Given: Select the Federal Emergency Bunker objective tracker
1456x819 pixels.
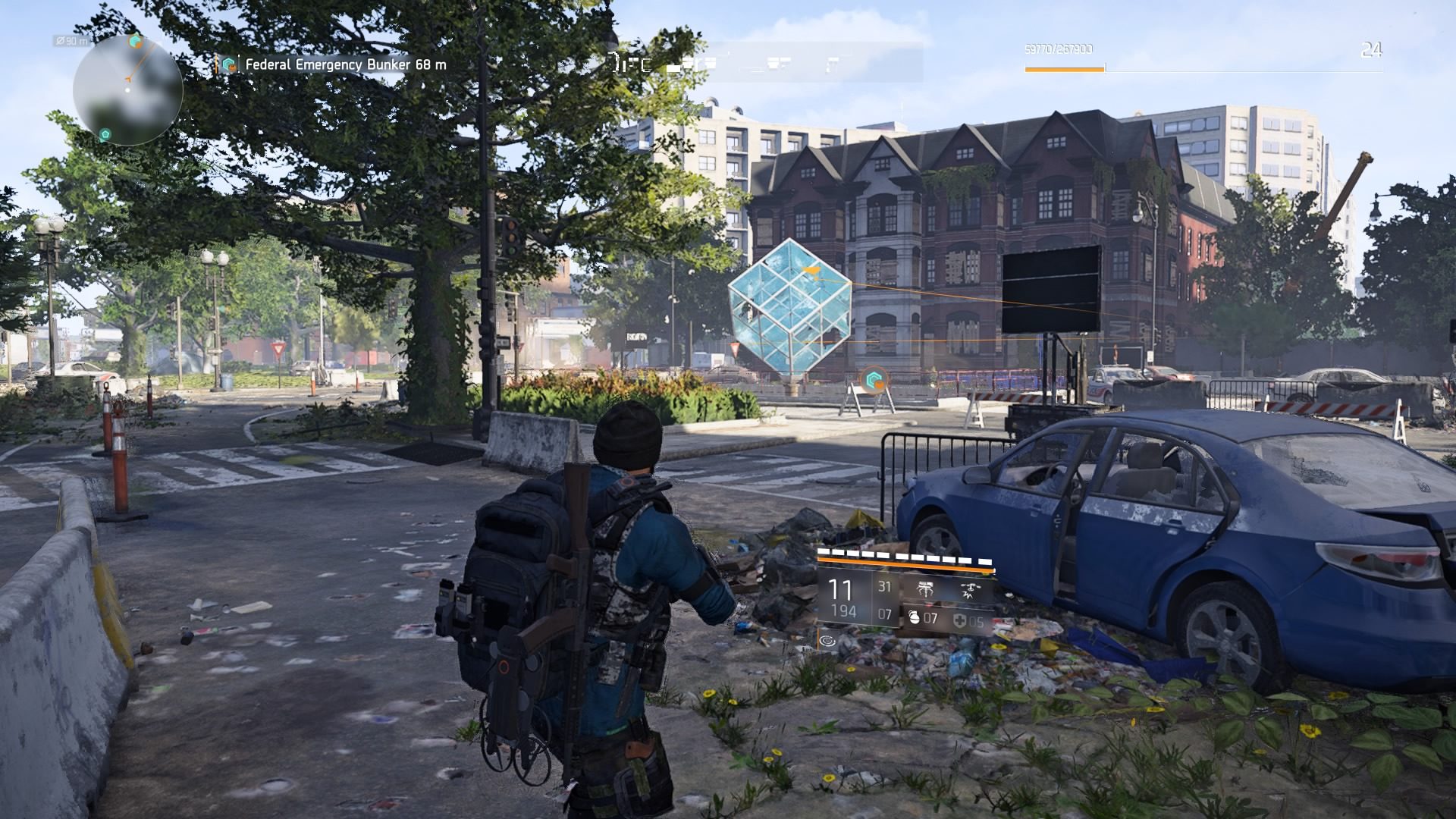Looking at the screenshot, I should 334,65.
